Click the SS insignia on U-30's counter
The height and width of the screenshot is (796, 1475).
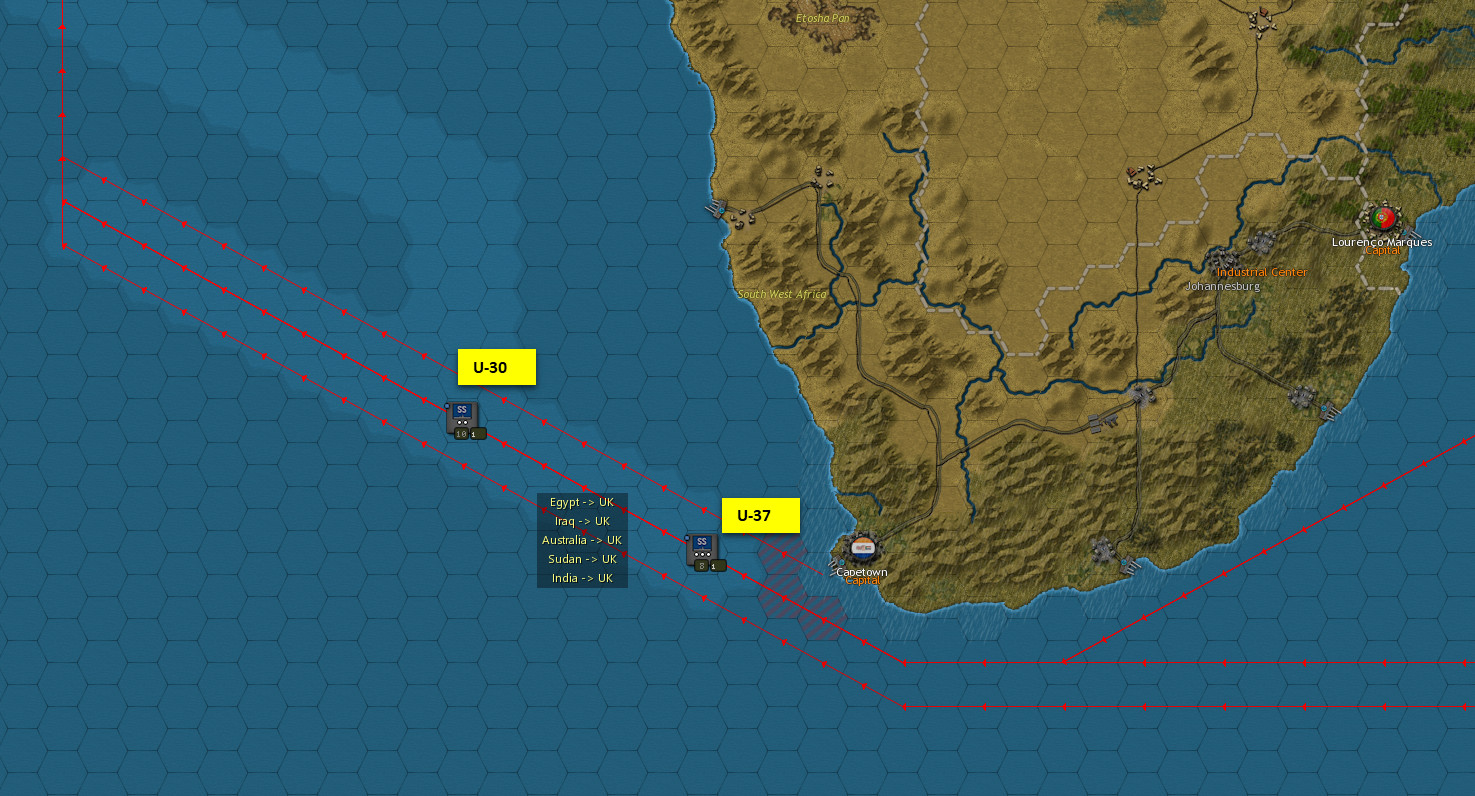point(462,409)
